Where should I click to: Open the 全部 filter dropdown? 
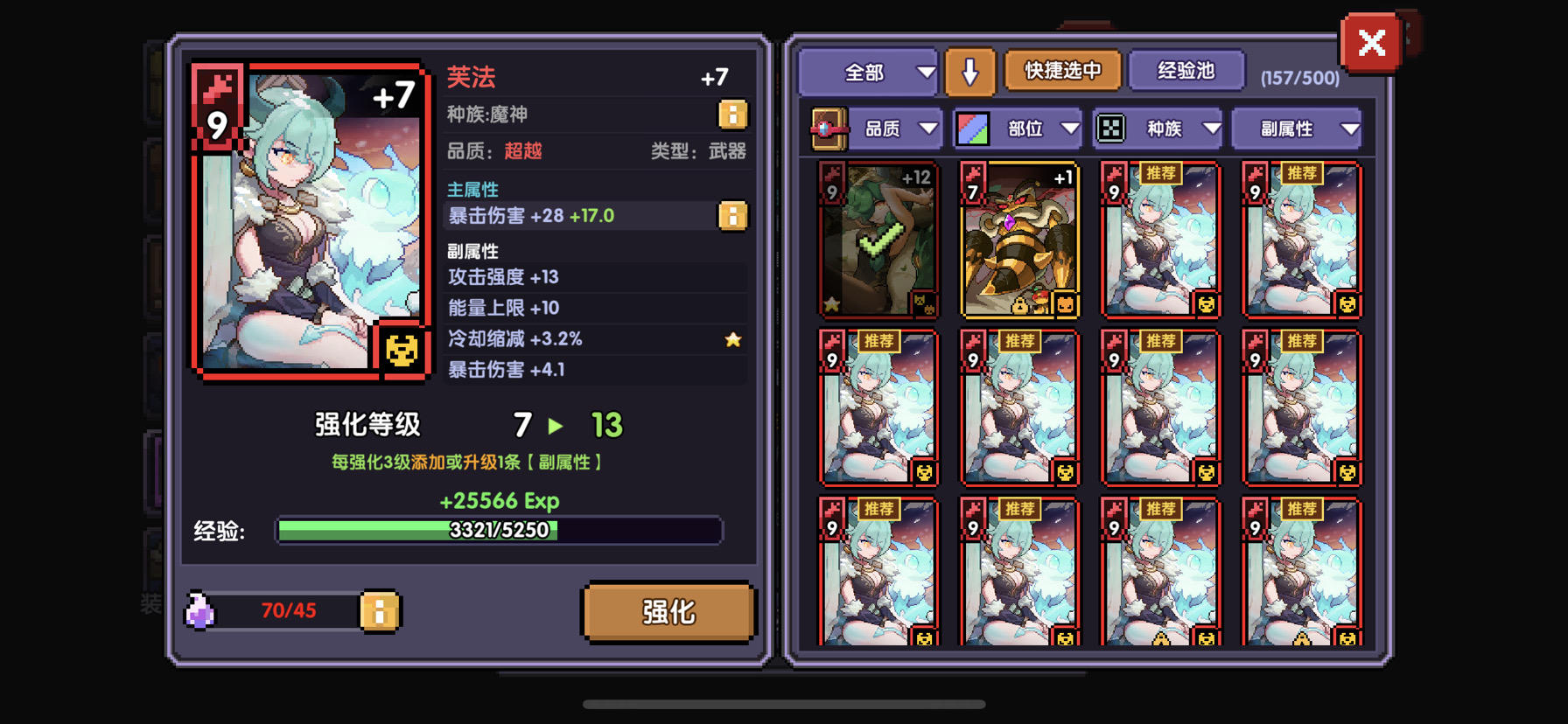tap(867, 73)
